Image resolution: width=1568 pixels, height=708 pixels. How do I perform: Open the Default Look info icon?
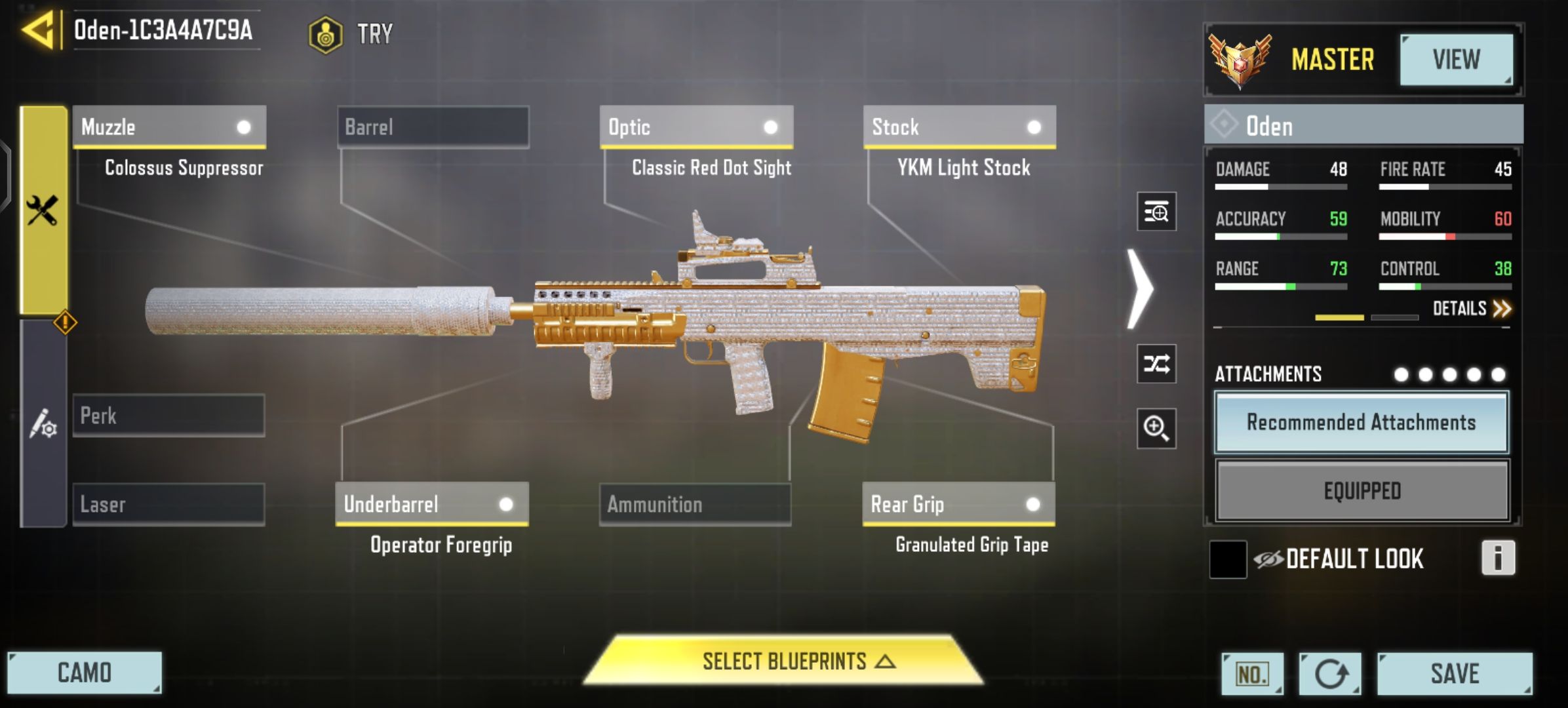tap(1498, 559)
